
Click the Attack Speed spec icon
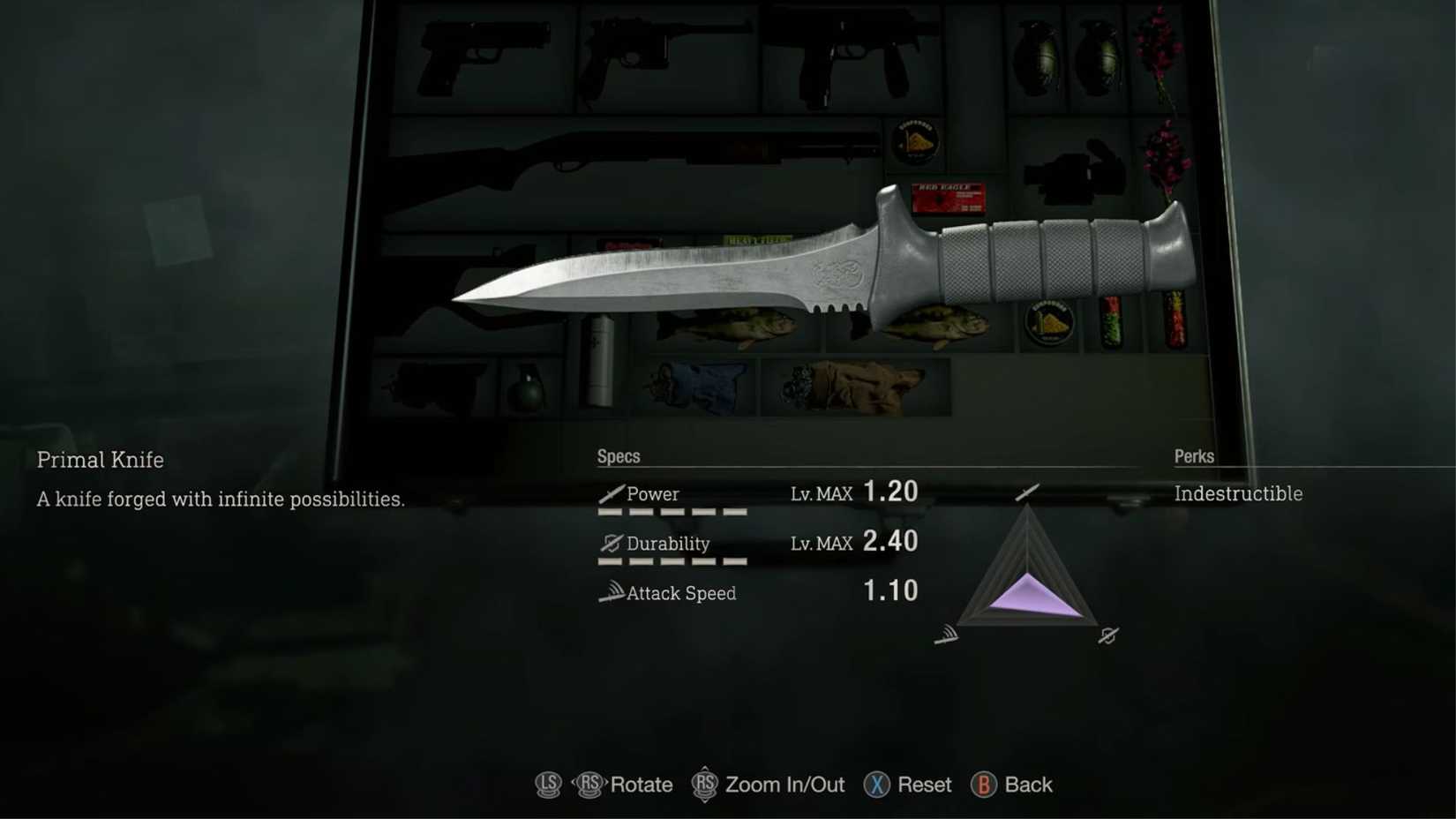coord(611,592)
